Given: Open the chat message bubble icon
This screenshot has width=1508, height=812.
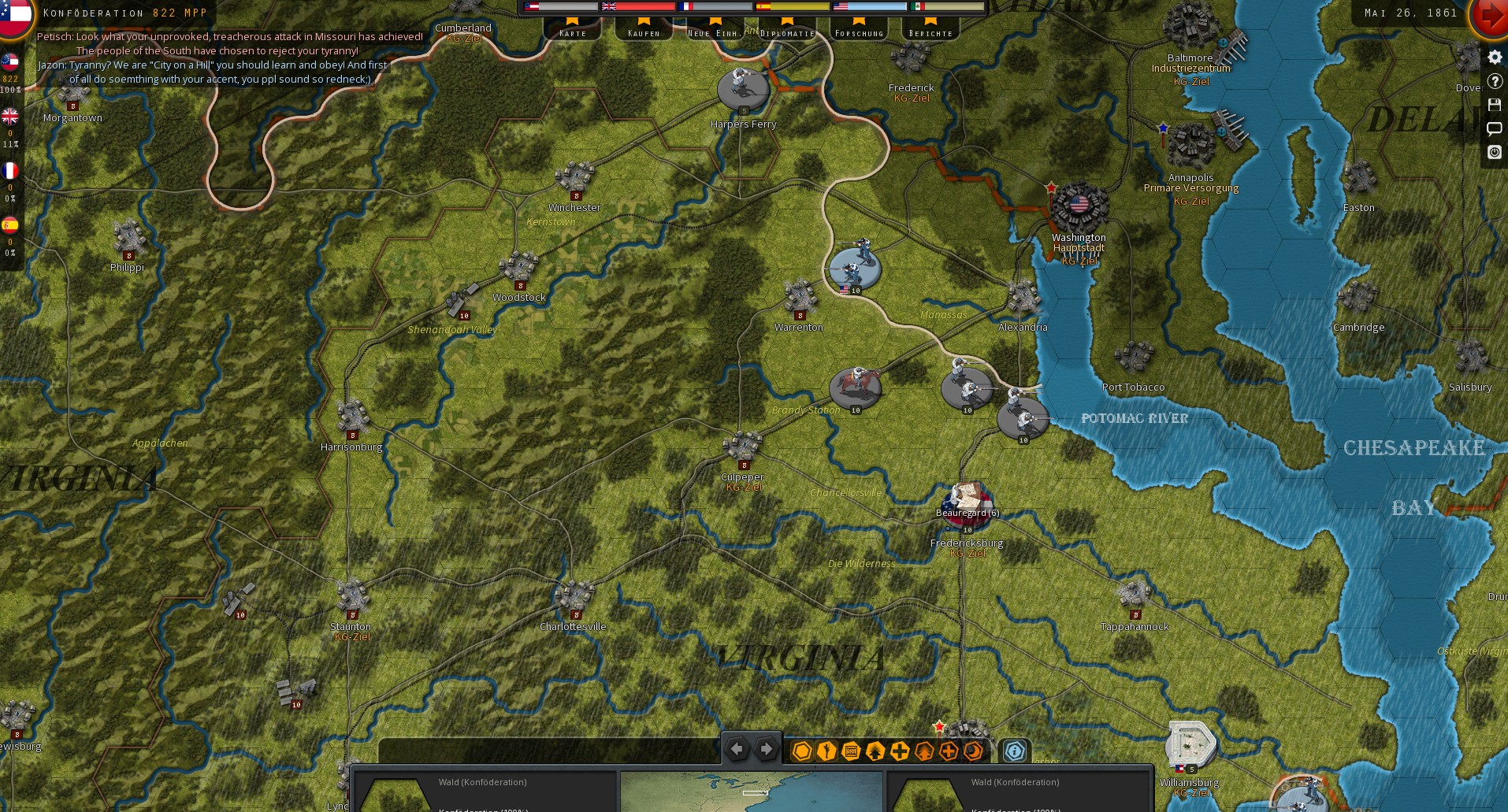Looking at the screenshot, I should coord(1495,128).
